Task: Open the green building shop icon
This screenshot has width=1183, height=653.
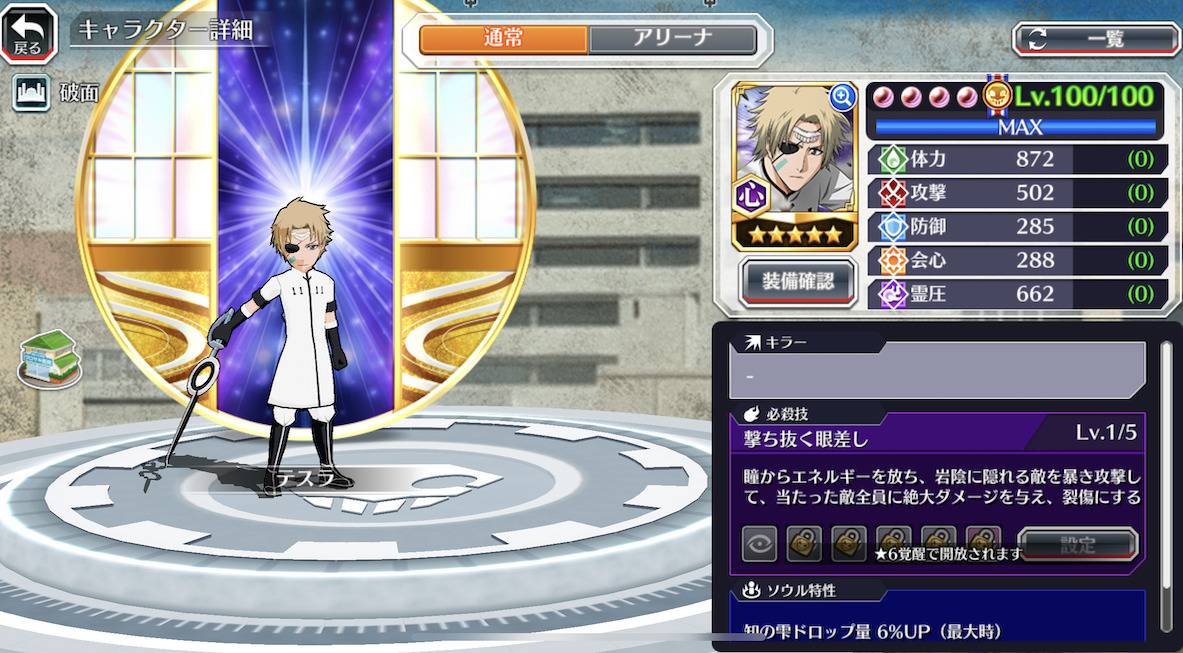Action: (x=49, y=358)
